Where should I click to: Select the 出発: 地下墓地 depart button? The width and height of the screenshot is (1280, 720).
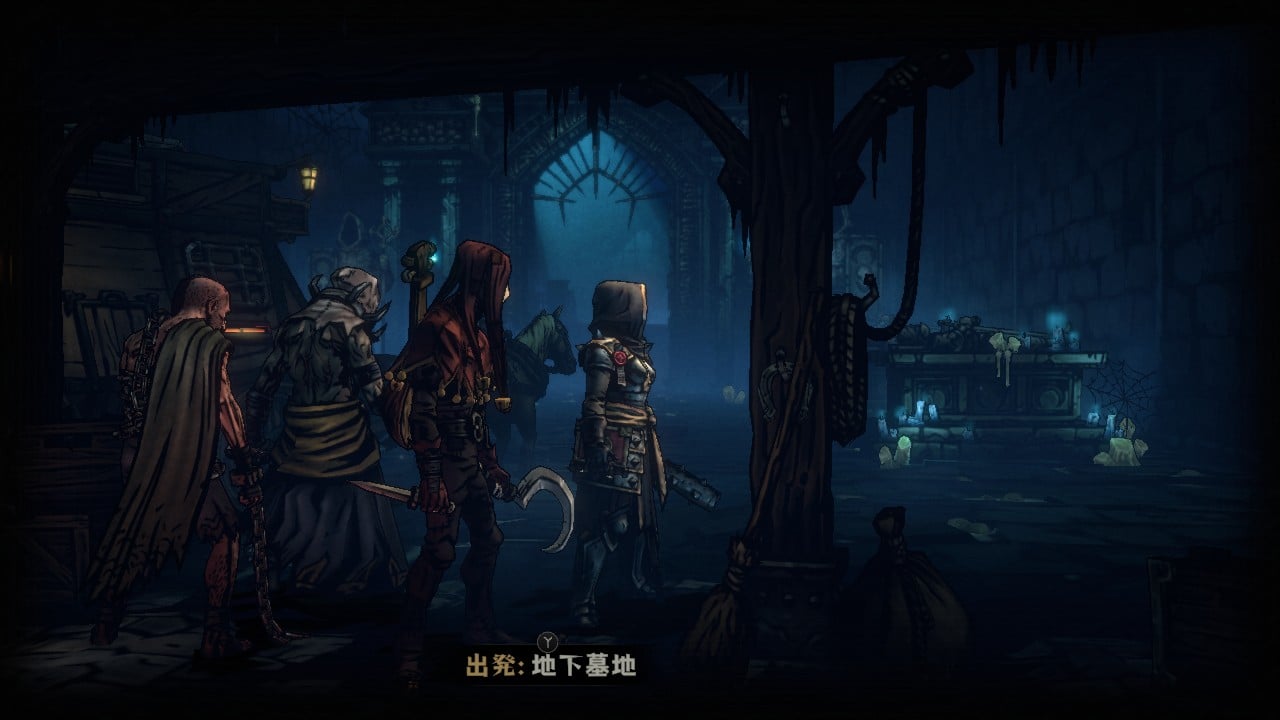click(550, 665)
